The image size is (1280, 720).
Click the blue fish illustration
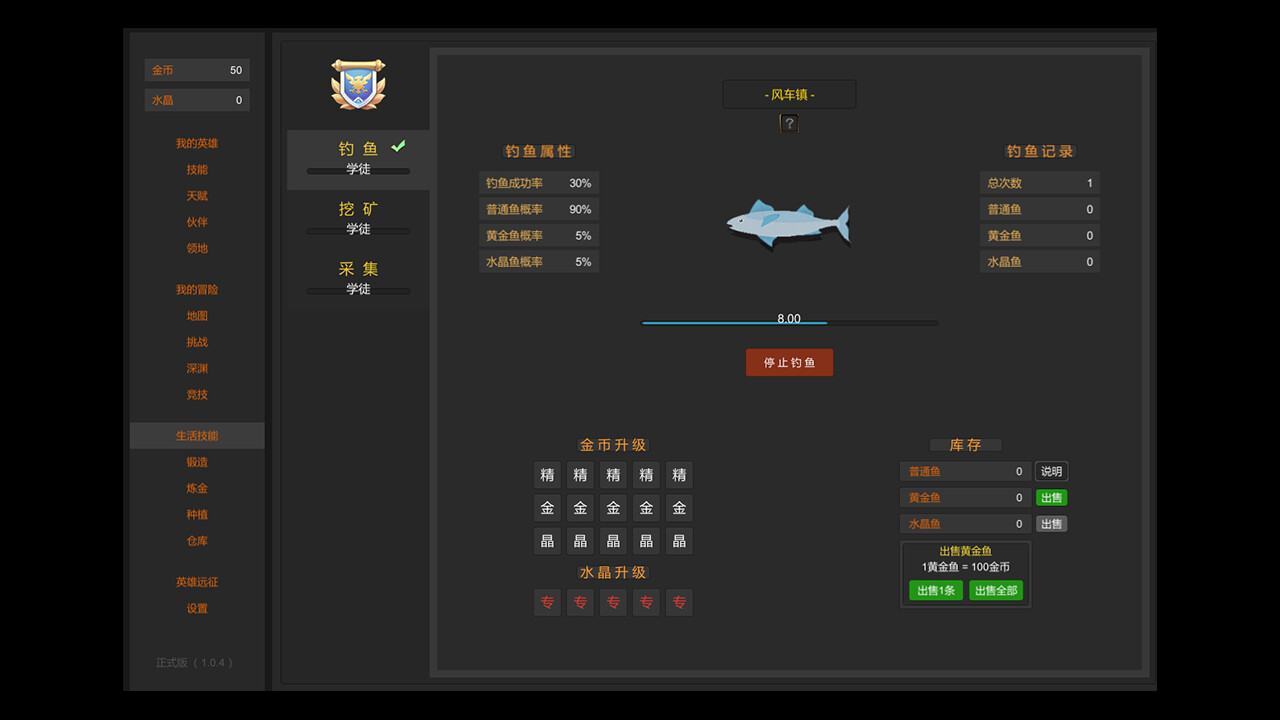click(x=789, y=222)
